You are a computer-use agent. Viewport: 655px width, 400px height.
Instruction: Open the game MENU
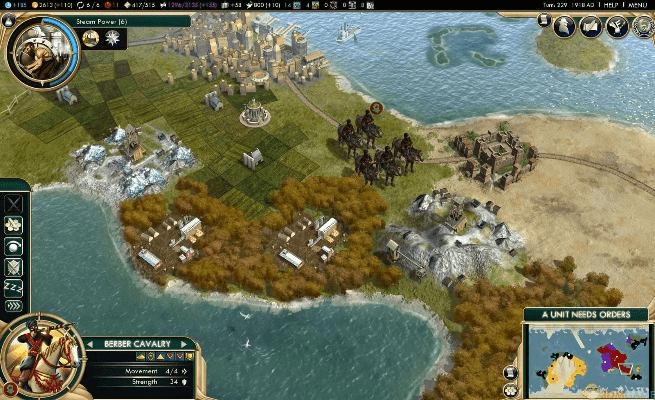tap(638, 5)
